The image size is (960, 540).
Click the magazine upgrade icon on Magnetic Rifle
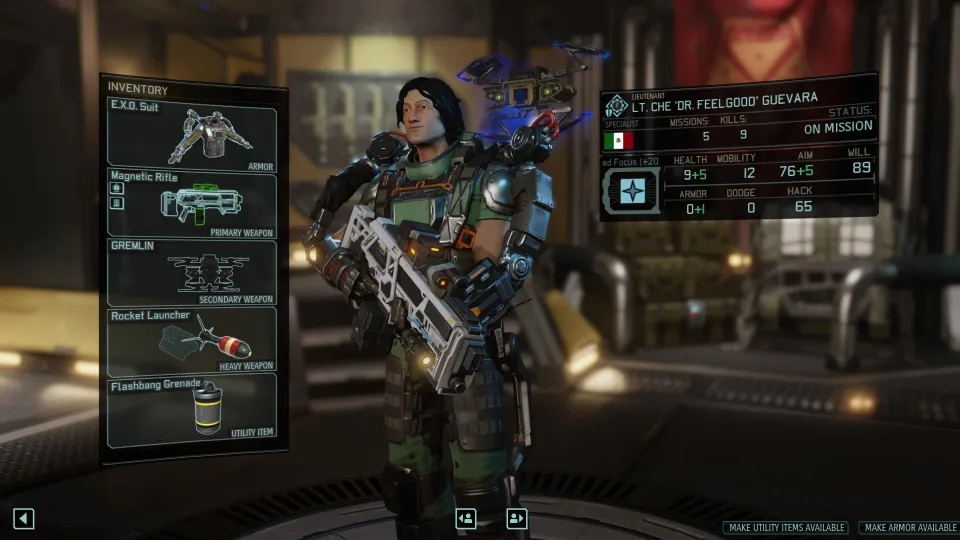pyautogui.click(x=116, y=203)
